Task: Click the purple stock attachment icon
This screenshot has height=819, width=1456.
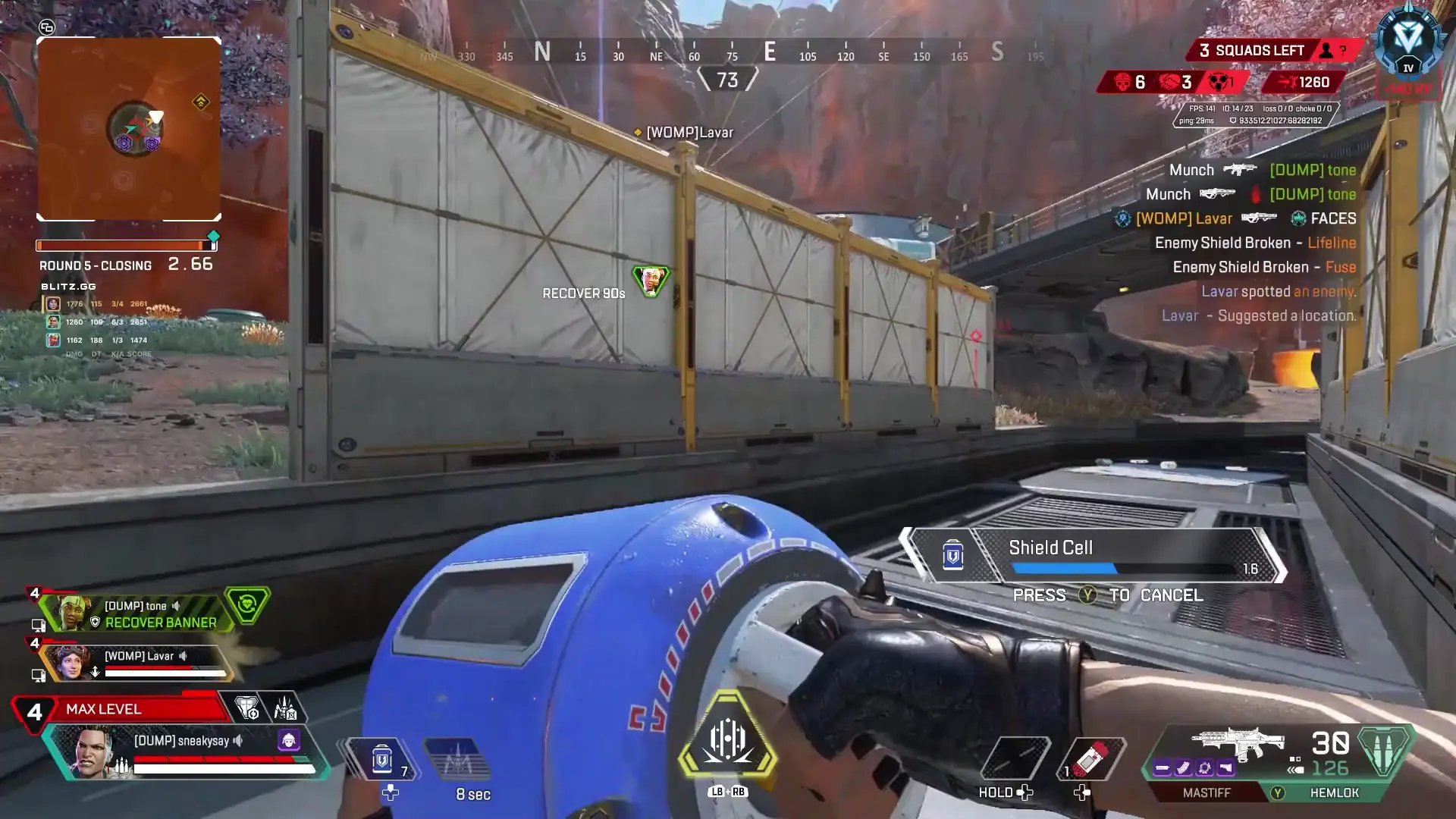Action: pyautogui.click(x=1226, y=767)
